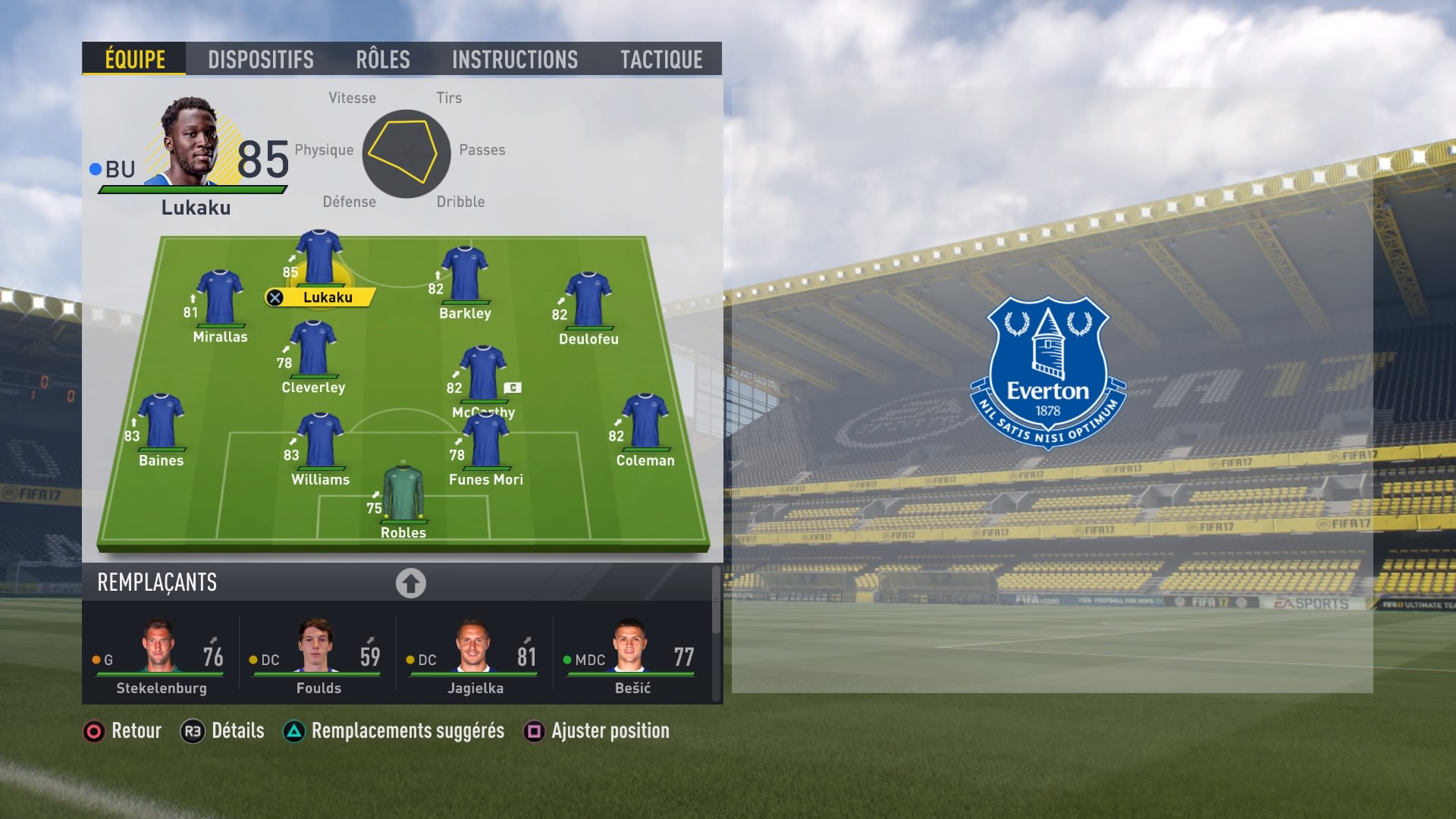
Task: Select goalkeeper Robles
Action: tap(403, 494)
